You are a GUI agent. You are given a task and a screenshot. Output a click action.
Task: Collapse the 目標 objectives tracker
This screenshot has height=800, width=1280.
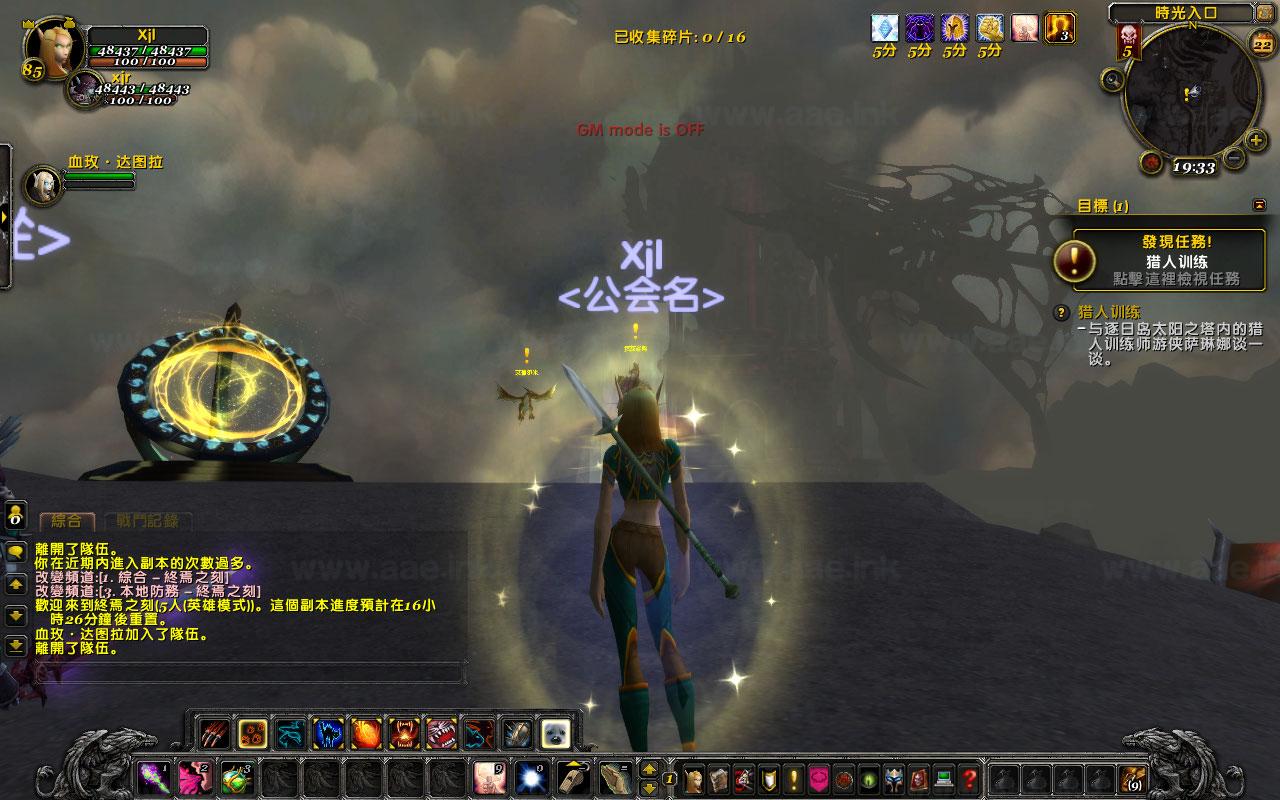point(1258,205)
